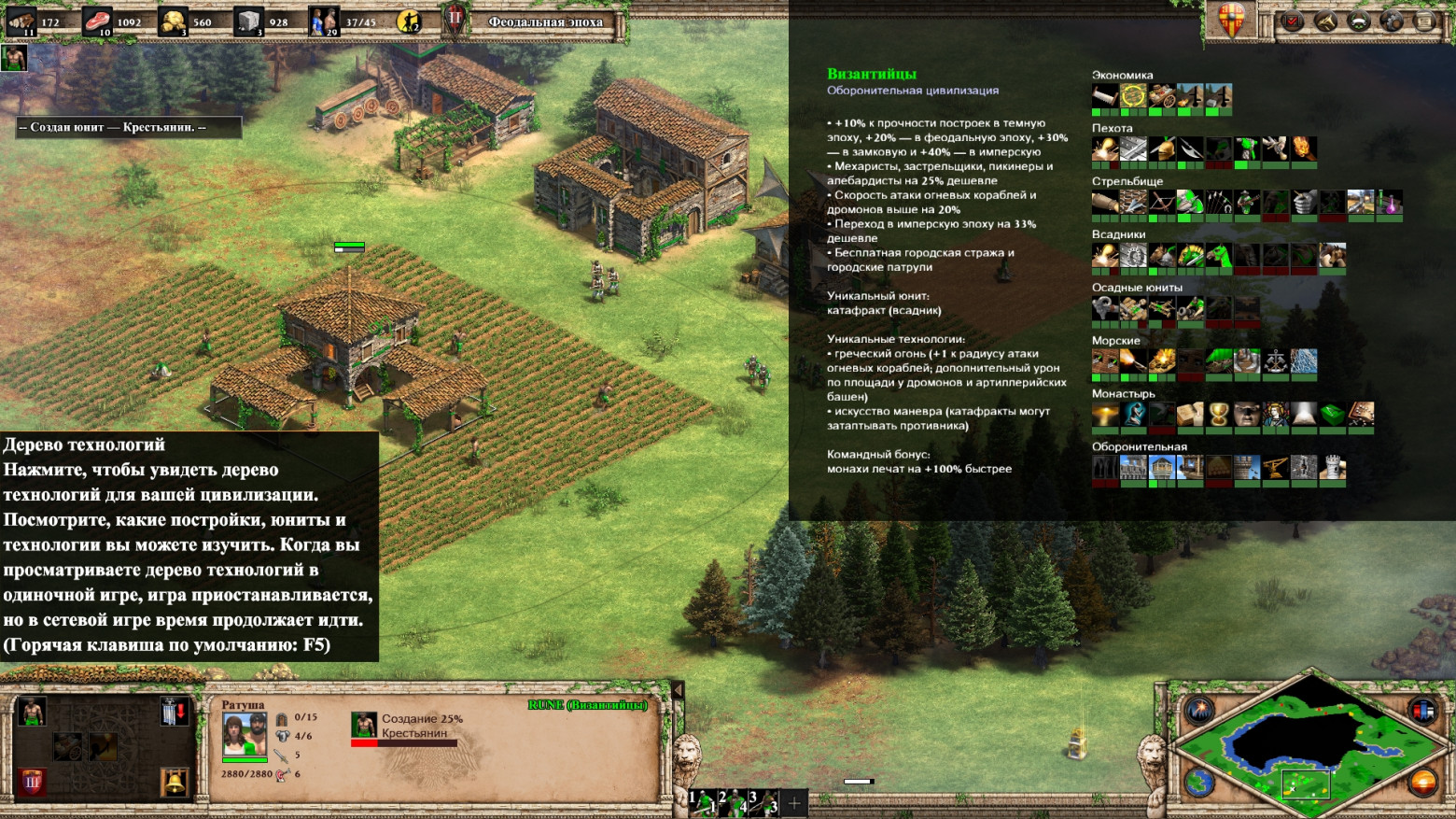Select the idle villager icon at top left
Viewport: 1456px width, 819px height.
click(13, 59)
